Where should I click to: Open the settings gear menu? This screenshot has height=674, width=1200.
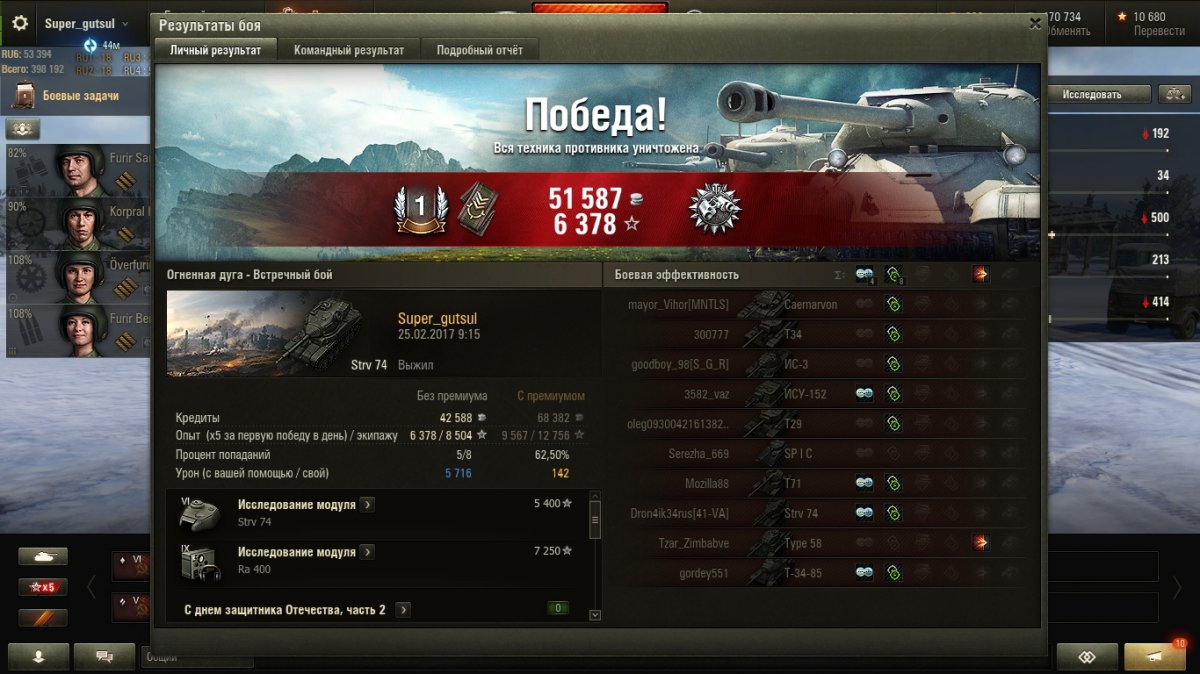pyautogui.click(x=20, y=23)
